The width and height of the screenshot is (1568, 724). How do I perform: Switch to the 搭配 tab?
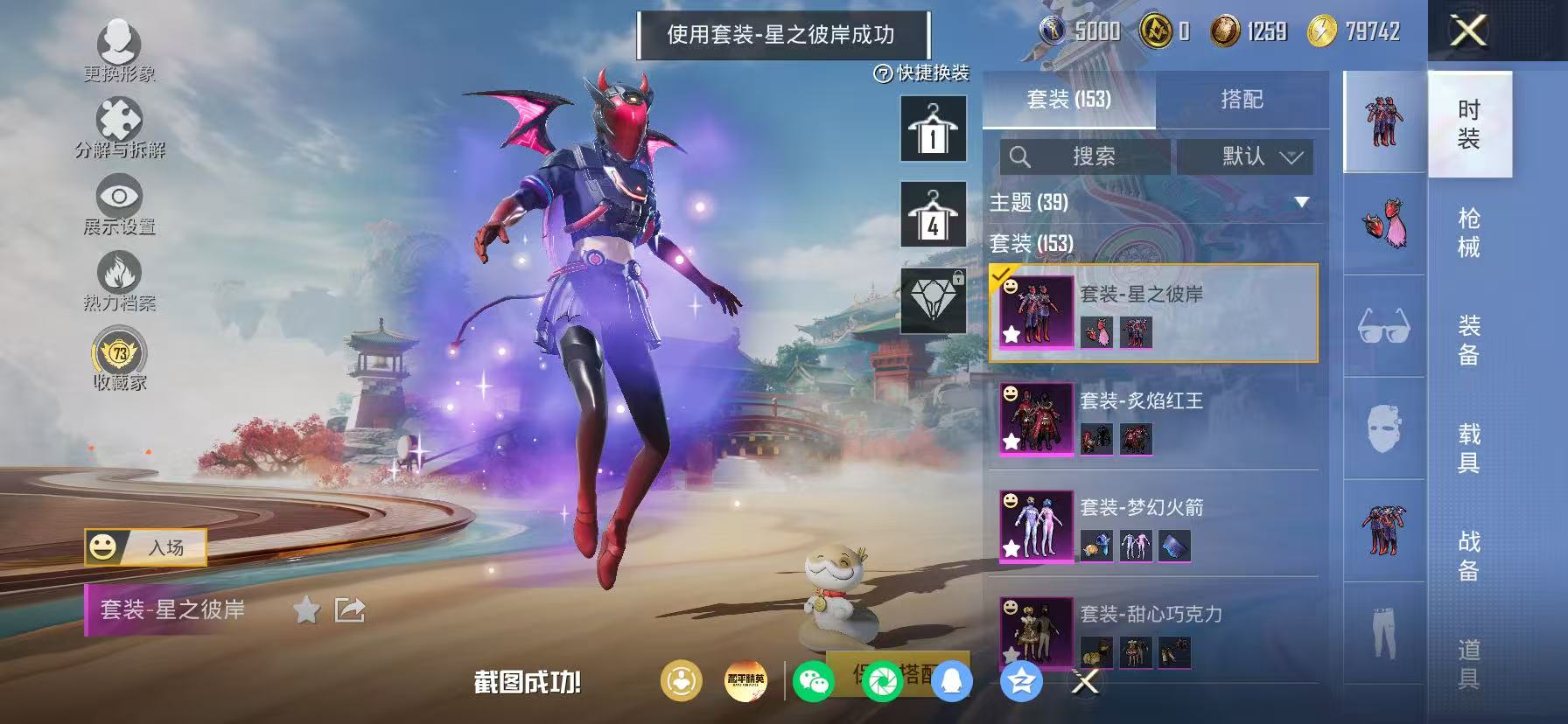pyautogui.click(x=1242, y=100)
